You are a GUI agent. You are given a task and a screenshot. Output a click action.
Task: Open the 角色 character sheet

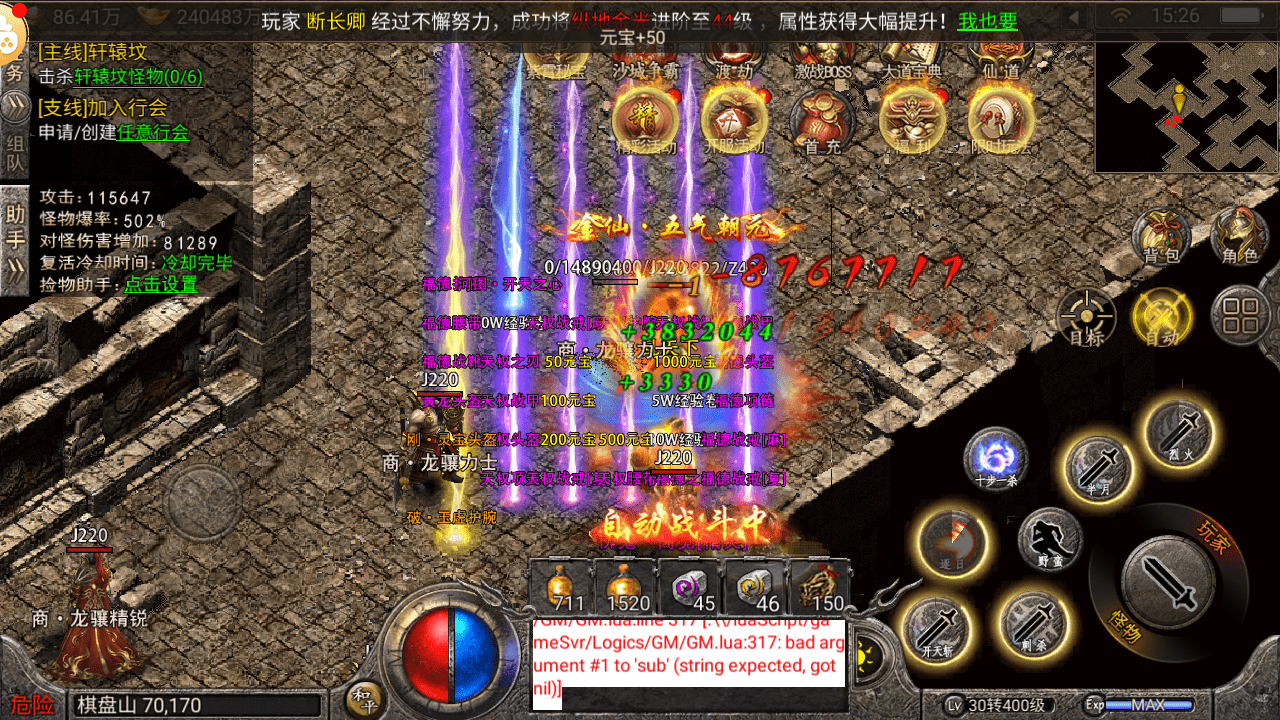click(1239, 236)
